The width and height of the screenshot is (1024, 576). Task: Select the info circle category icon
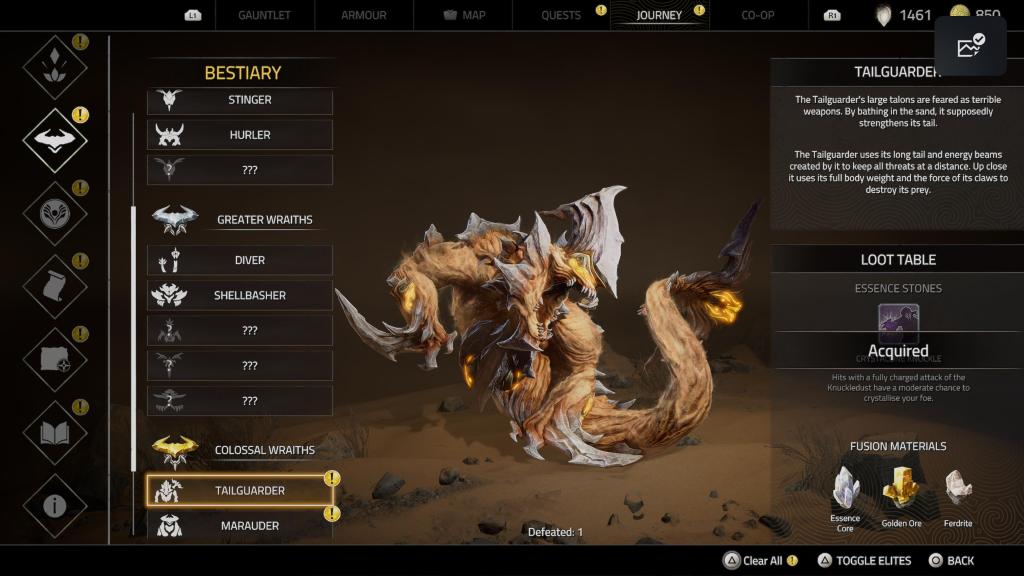pyautogui.click(x=55, y=505)
